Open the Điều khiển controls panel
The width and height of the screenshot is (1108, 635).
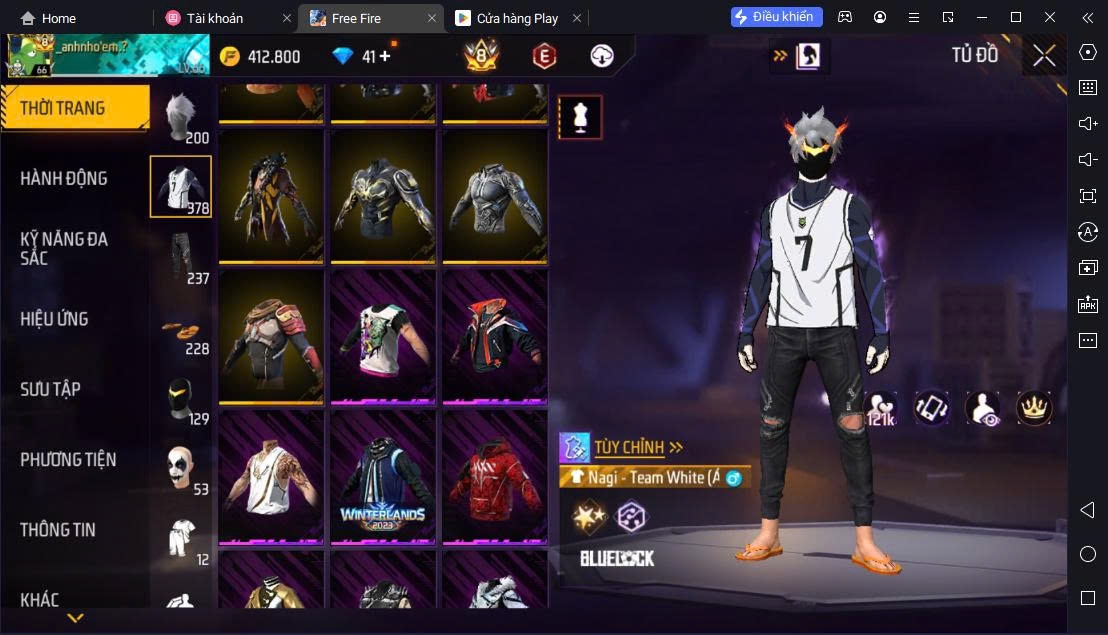pyautogui.click(x=777, y=17)
